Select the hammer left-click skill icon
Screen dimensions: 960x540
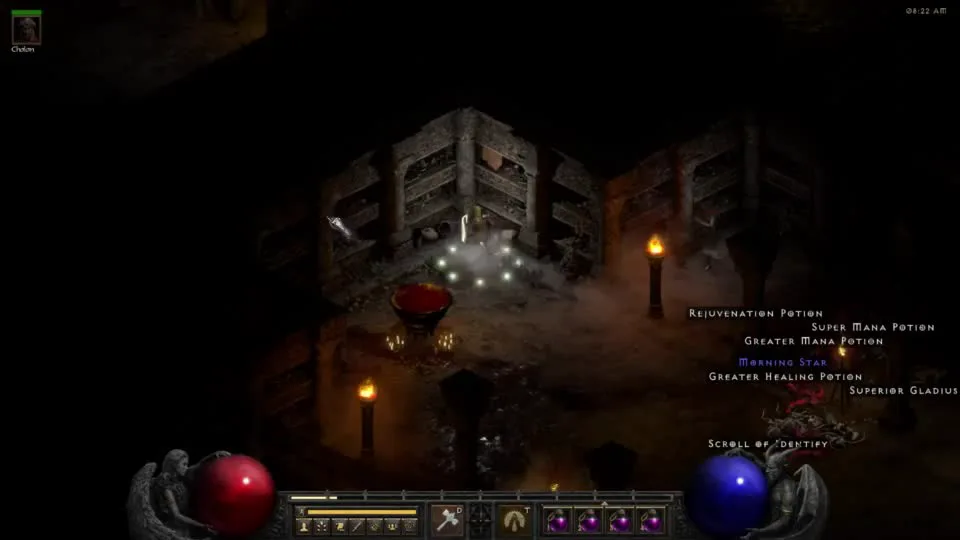click(x=447, y=520)
